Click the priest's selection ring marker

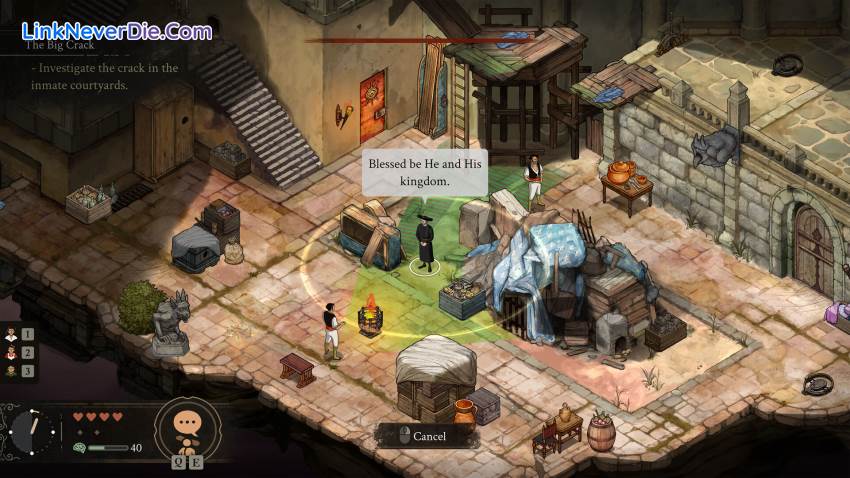click(x=425, y=267)
